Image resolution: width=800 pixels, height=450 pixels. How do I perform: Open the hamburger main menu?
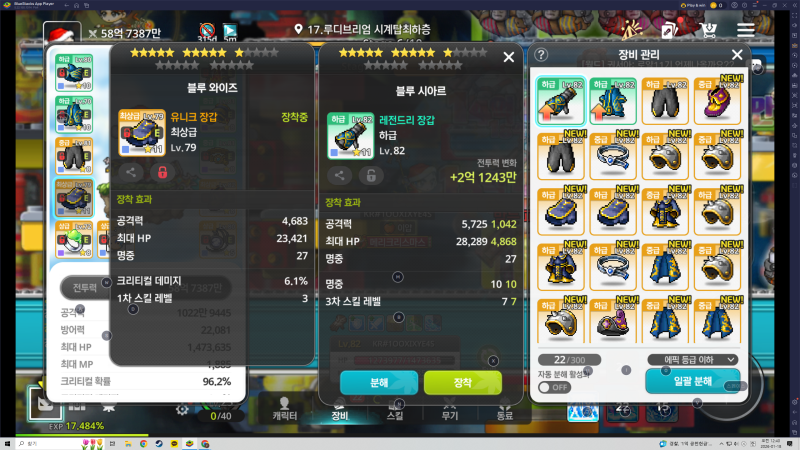click(x=746, y=30)
